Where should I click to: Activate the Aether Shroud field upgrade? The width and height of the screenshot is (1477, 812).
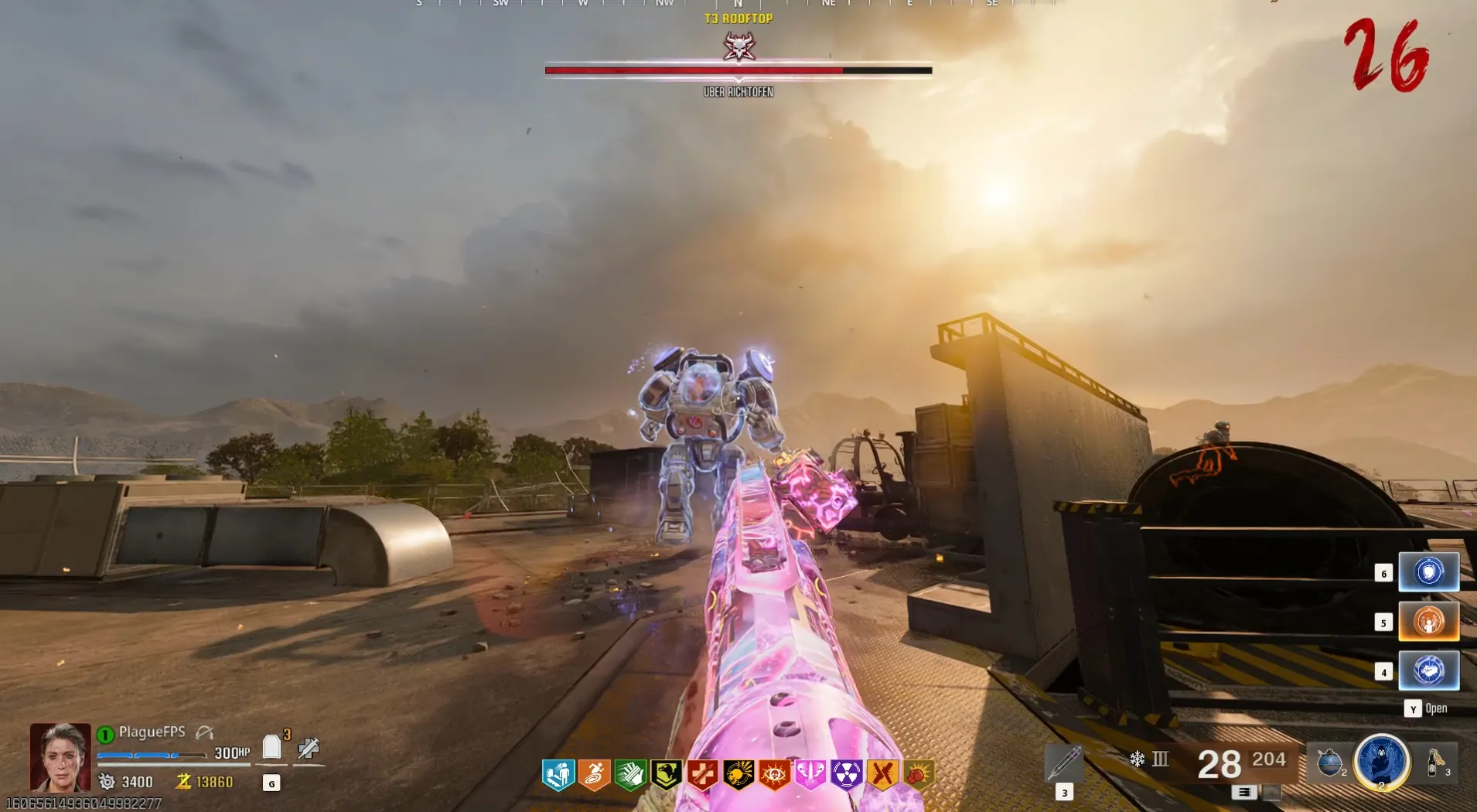click(1381, 762)
